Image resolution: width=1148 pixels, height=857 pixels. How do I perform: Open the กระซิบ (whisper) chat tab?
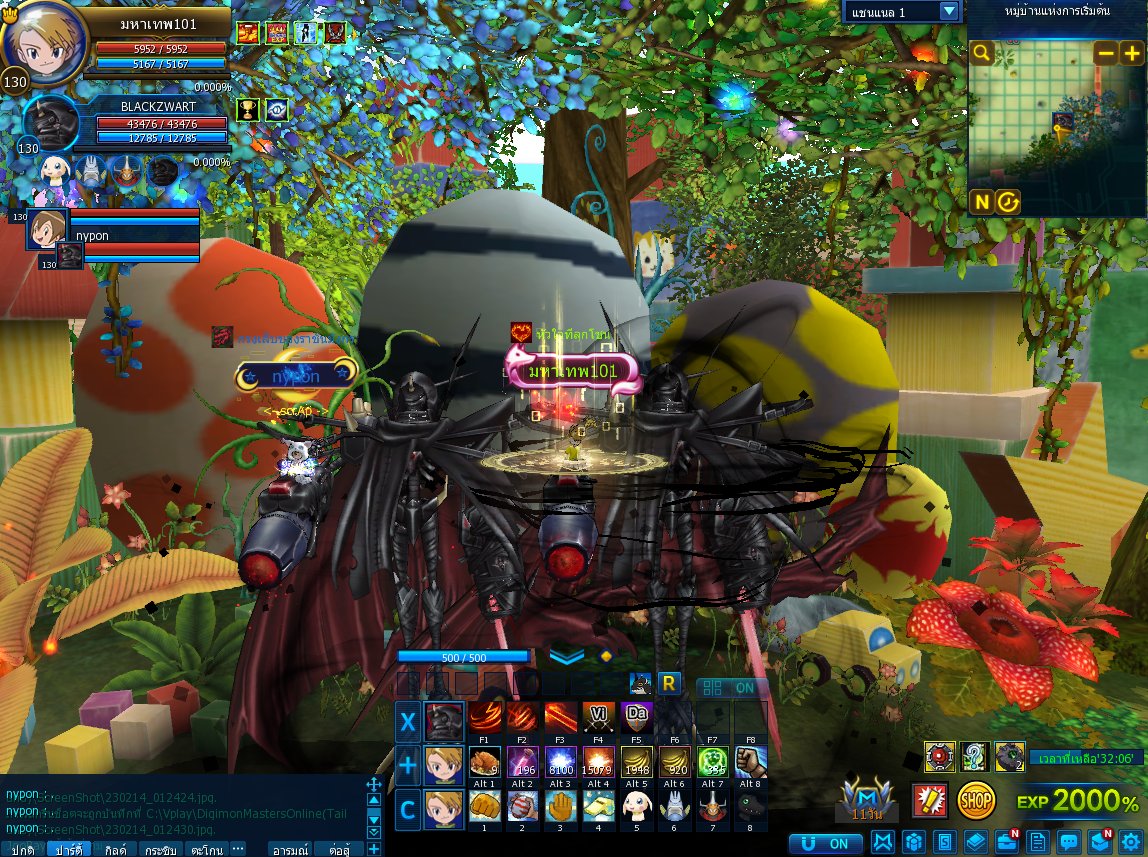click(x=160, y=849)
